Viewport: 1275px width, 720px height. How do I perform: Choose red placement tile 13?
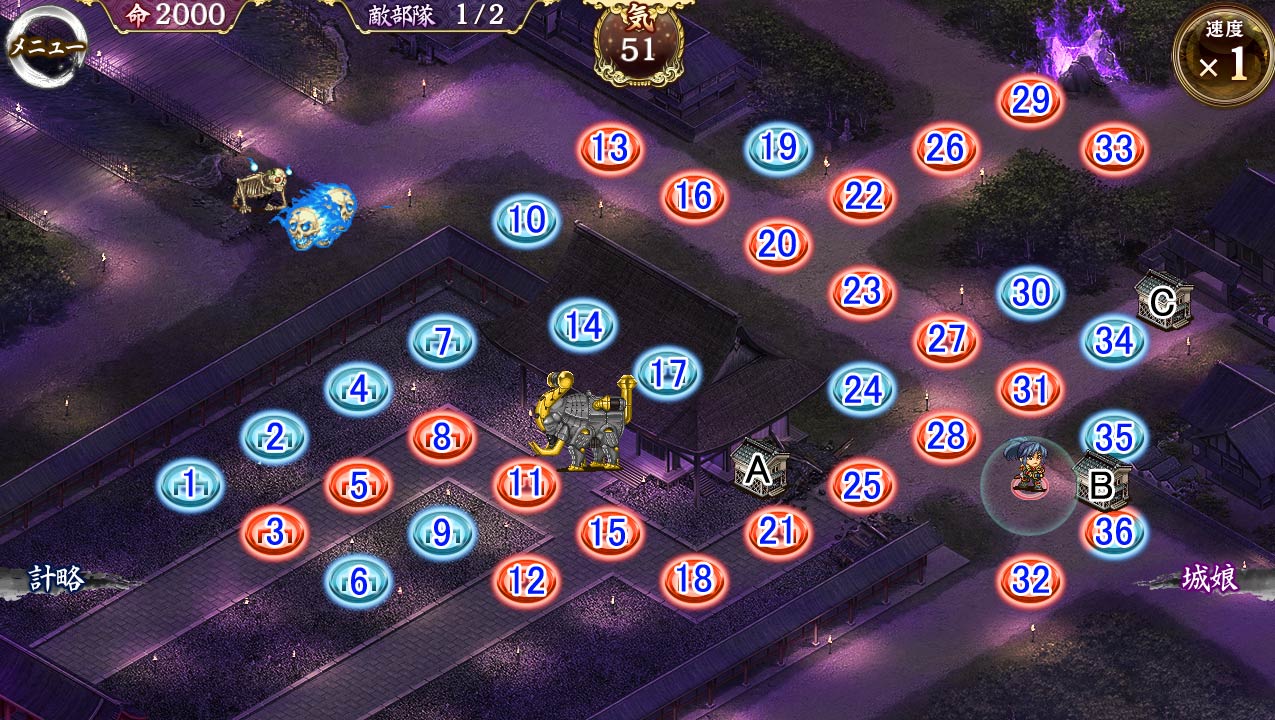[609, 149]
